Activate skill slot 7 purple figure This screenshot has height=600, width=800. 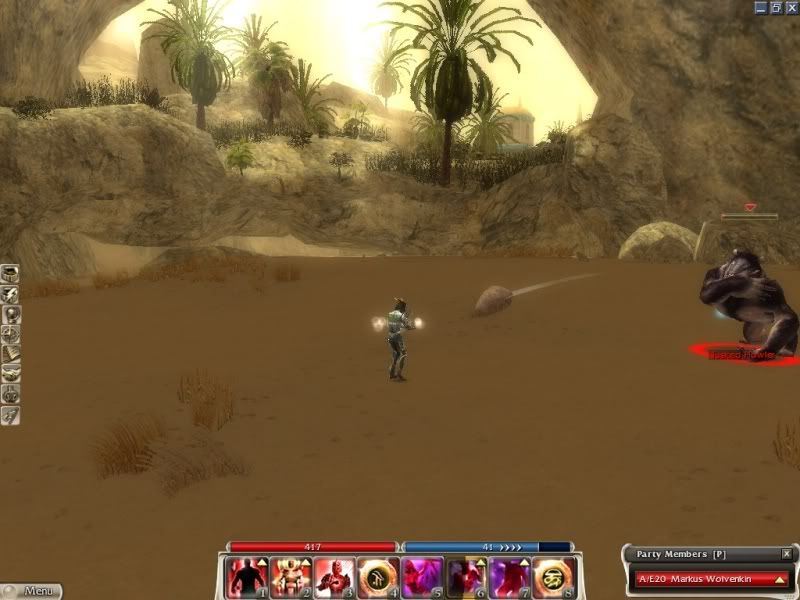pyautogui.click(x=508, y=577)
